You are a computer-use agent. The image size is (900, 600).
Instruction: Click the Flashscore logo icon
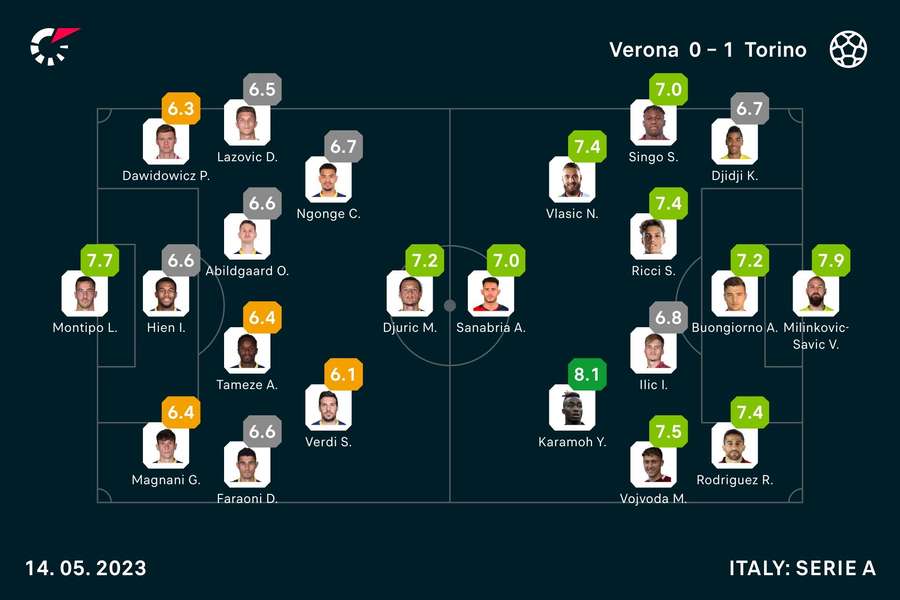pos(53,46)
